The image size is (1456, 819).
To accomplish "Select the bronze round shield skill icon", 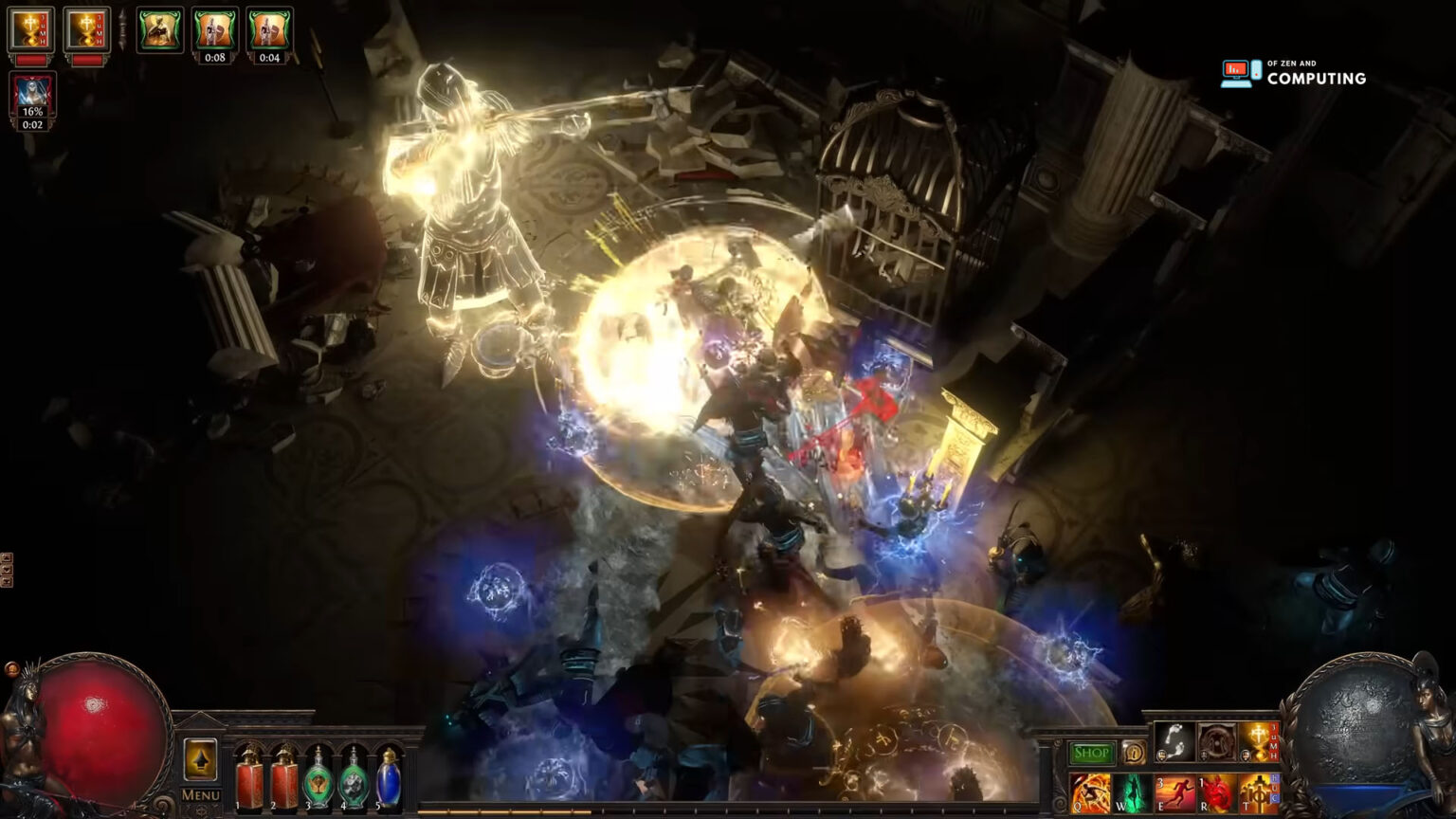I will (x=1216, y=742).
